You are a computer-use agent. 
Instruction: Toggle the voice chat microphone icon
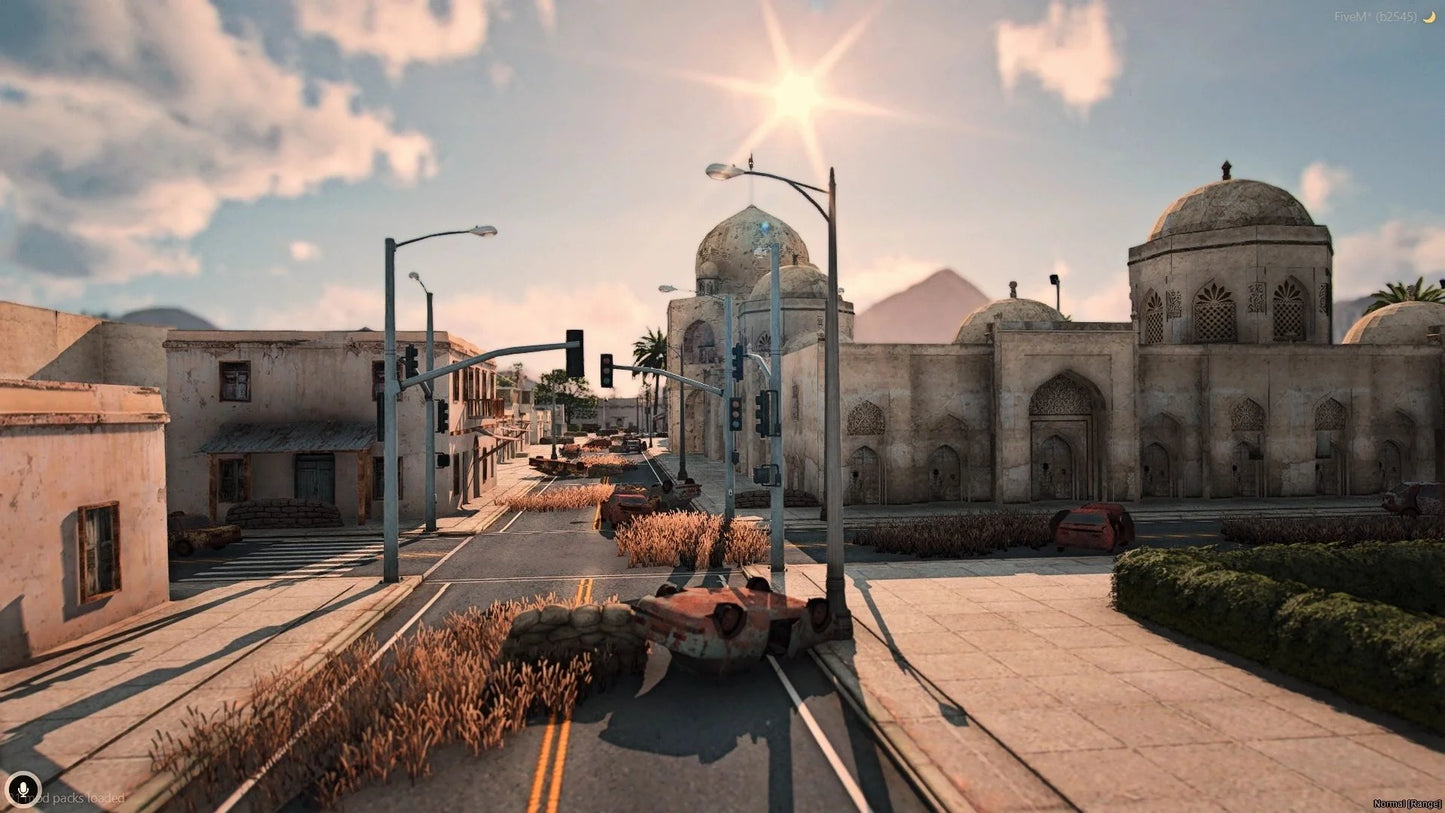pos(22,789)
